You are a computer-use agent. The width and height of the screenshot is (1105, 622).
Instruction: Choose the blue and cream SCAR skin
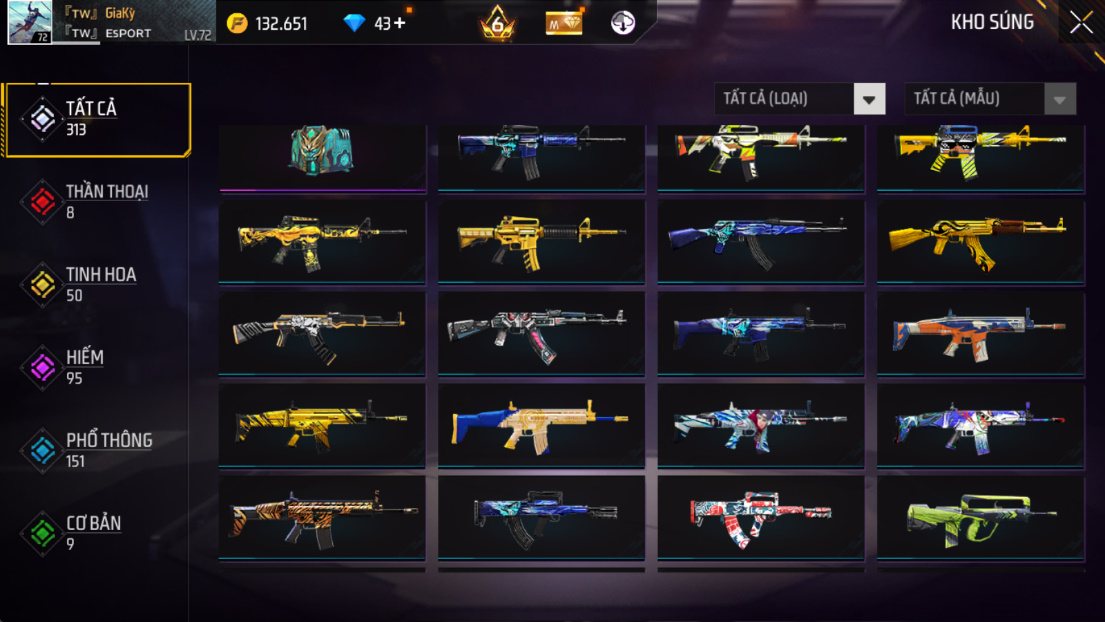coord(541,424)
